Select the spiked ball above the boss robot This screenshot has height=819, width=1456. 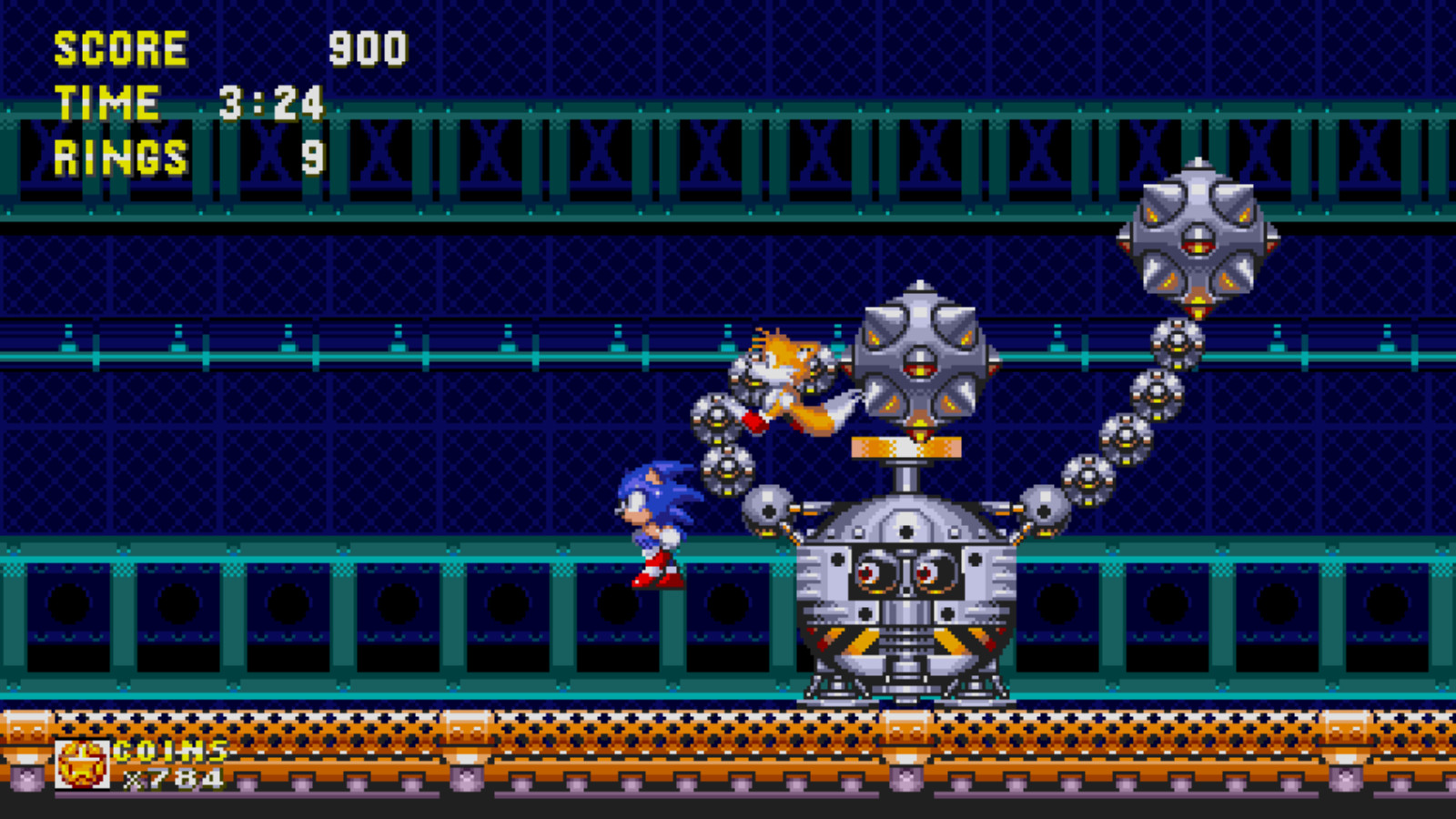point(919,364)
